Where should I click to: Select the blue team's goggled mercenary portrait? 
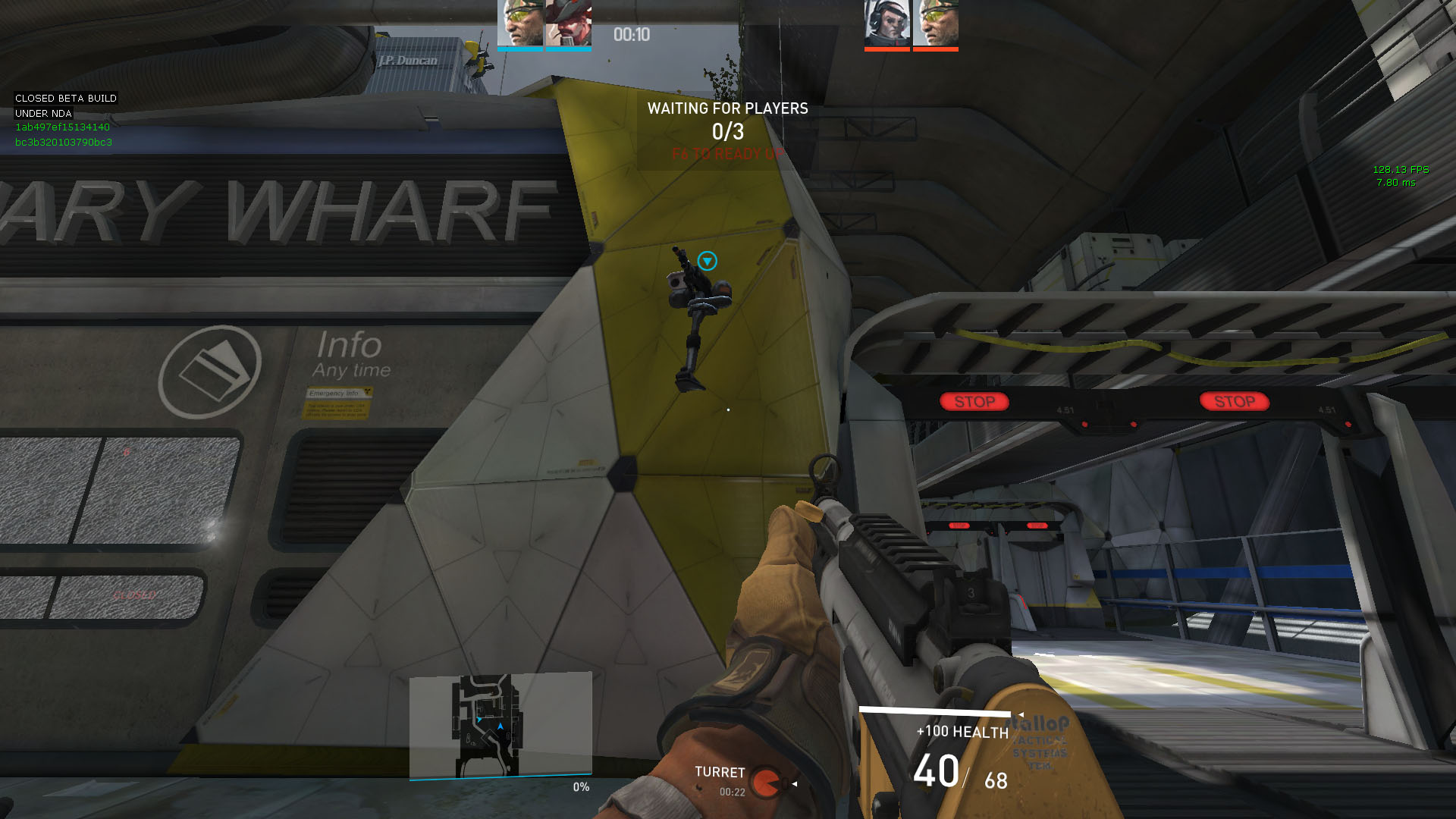520,24
